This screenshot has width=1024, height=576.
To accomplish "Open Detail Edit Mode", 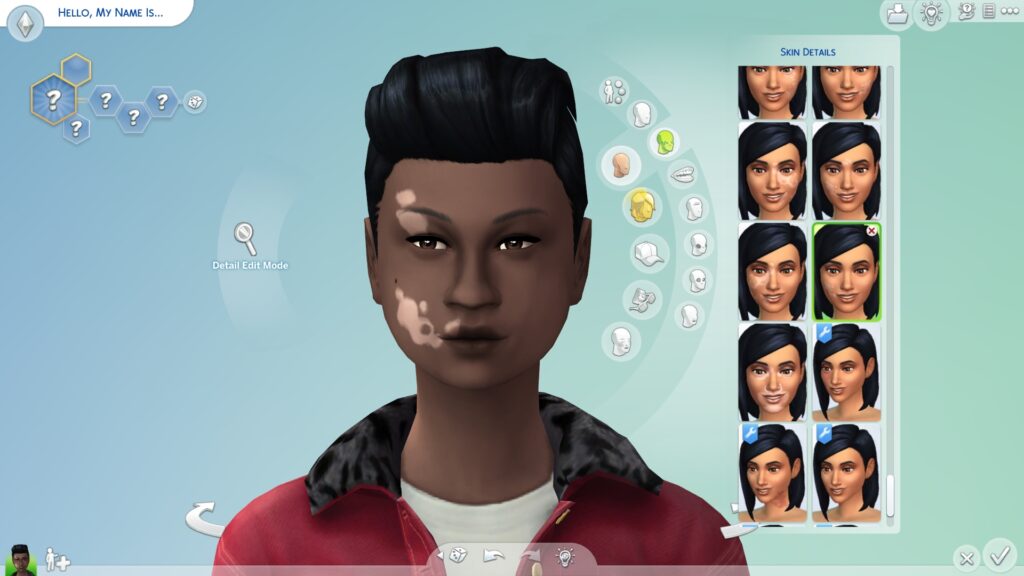I will 246,238.
